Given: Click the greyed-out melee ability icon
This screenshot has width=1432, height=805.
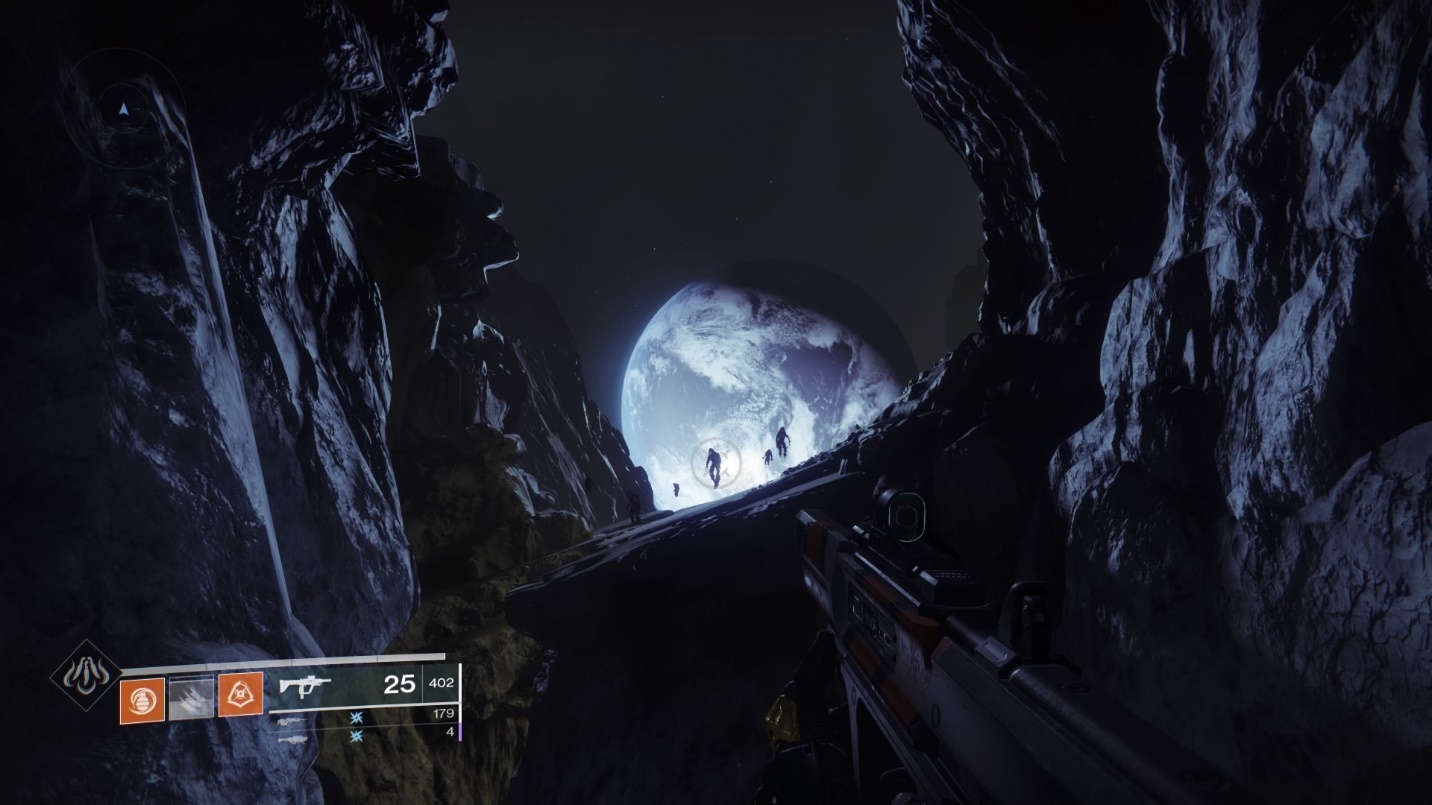Looking at the screenshot, I should (x=191, y=699).
